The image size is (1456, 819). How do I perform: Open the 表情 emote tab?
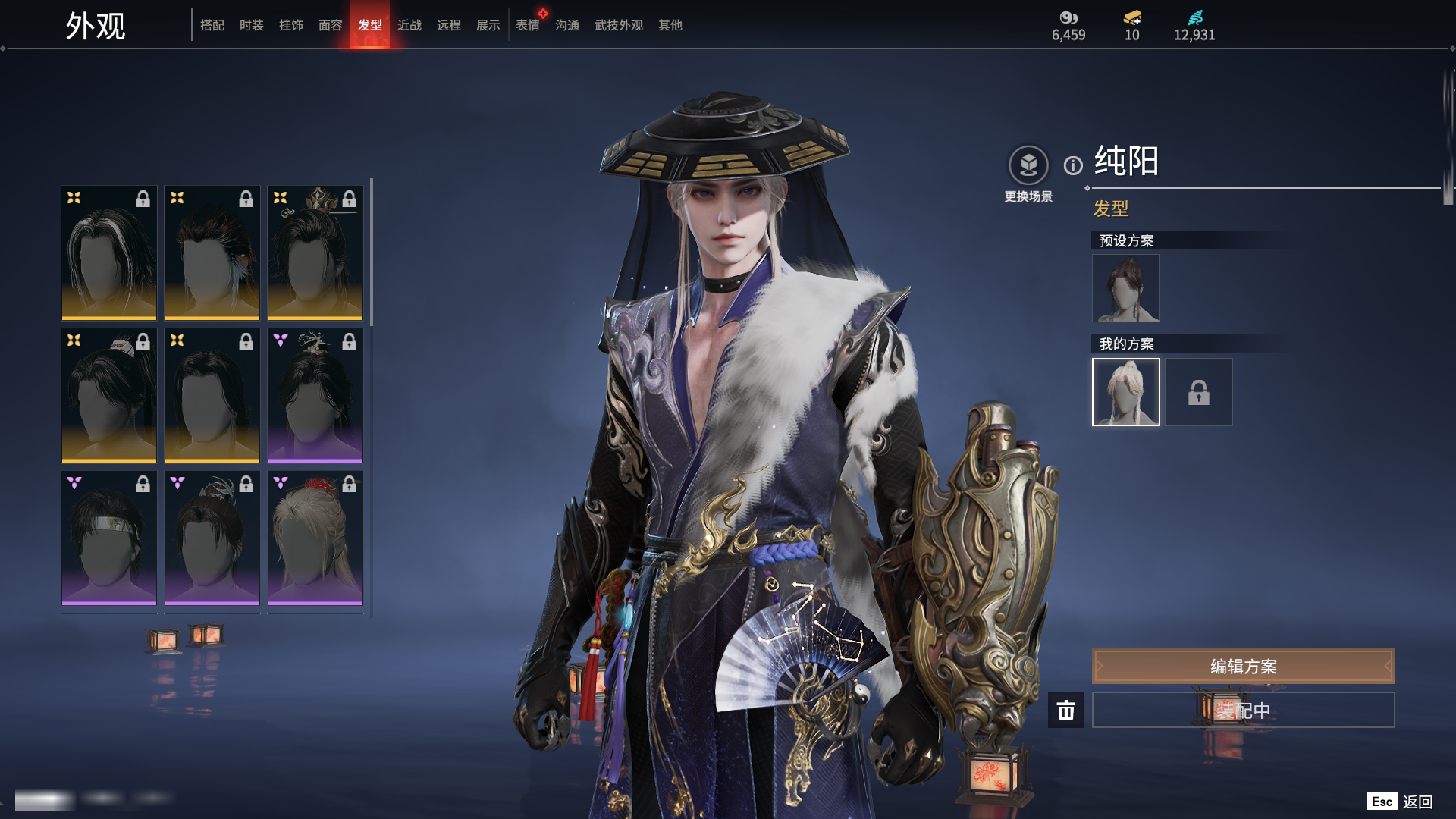pyautogui.click(x=528, y=25)
